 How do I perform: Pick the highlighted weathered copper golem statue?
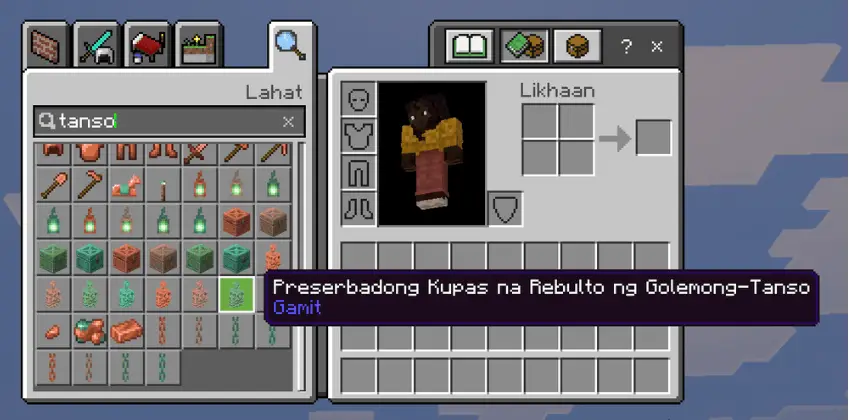235,294
